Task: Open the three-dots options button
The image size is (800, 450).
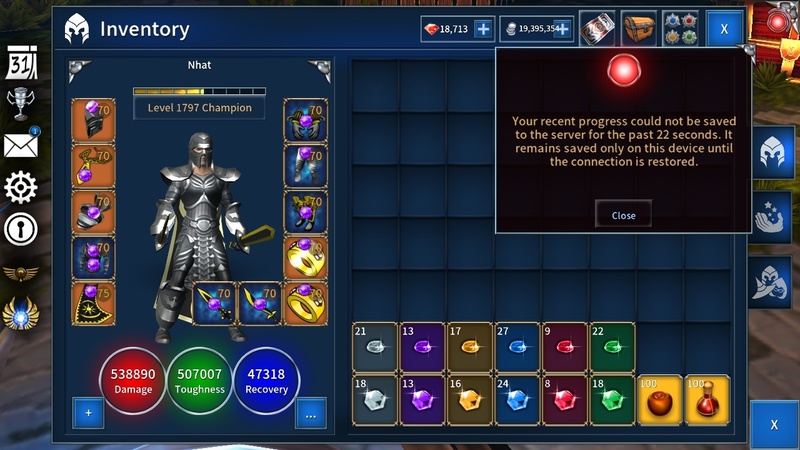Action: coord(310,412)
